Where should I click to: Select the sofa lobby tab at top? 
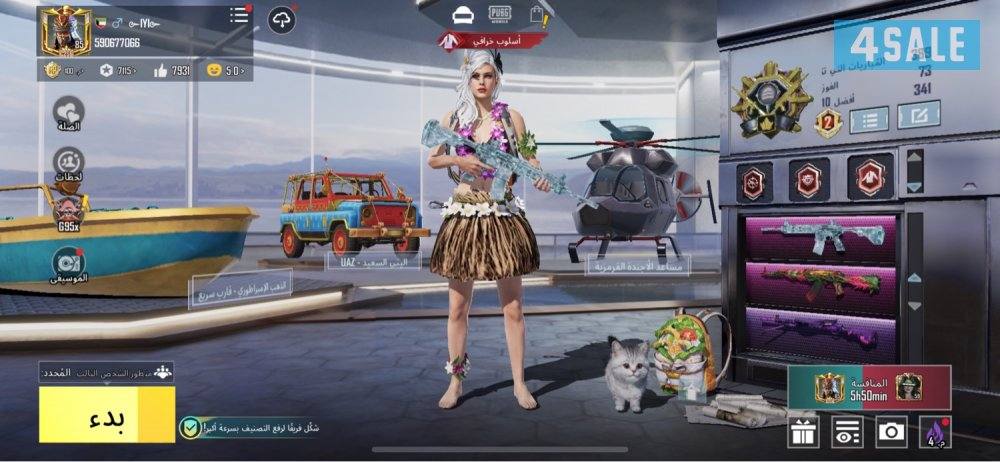pos(462,14)
